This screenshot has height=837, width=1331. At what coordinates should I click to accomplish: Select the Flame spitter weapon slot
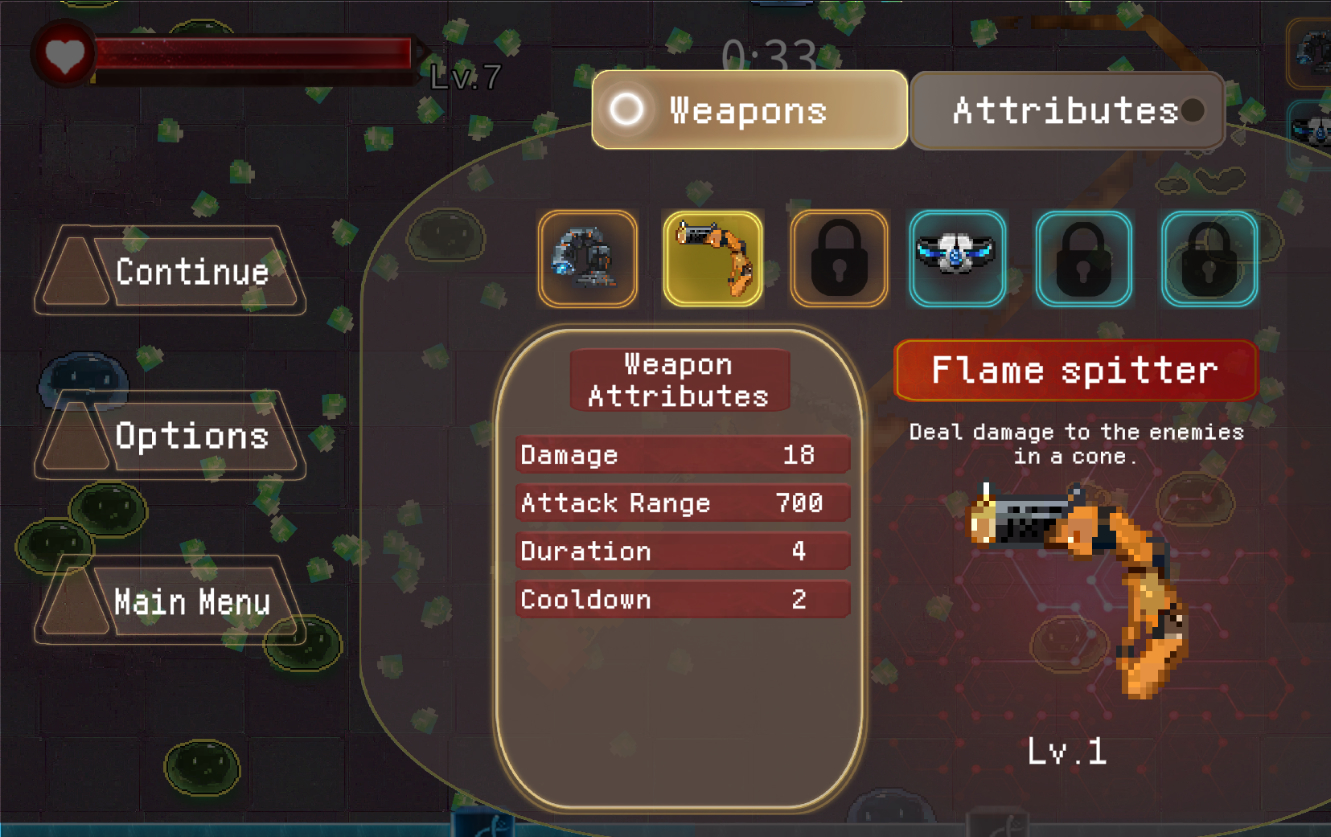713,258
